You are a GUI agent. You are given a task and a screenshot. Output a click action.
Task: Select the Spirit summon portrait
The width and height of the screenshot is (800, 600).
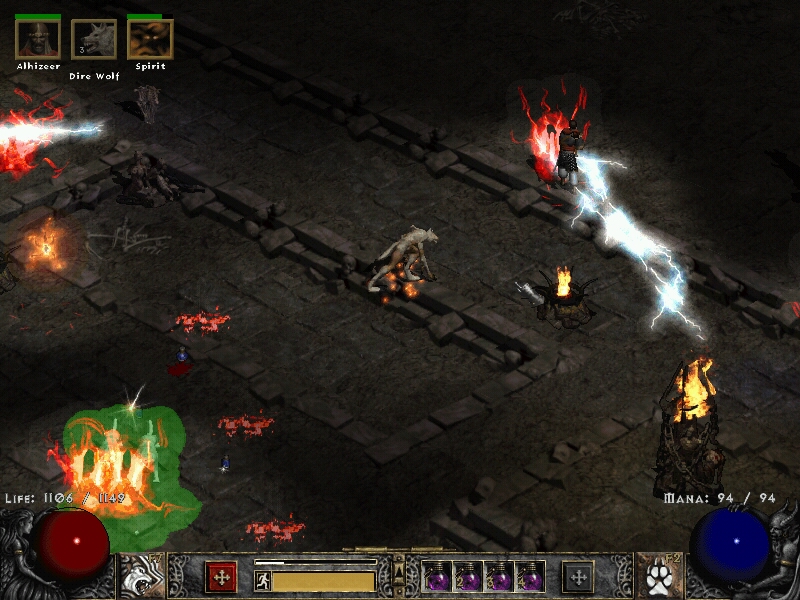coord(150,39)
